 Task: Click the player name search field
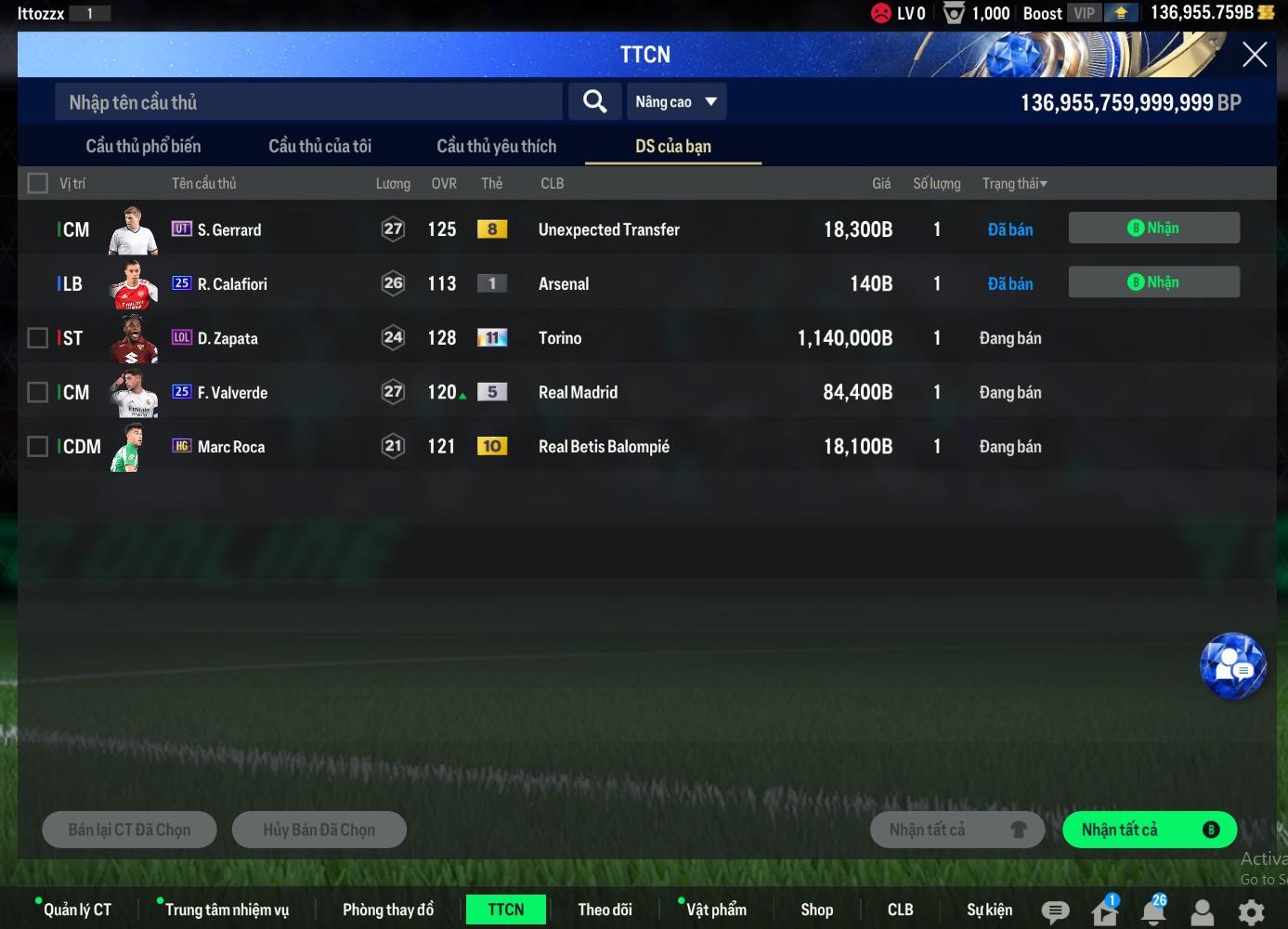pyautogui.click(x=308, y=102)
